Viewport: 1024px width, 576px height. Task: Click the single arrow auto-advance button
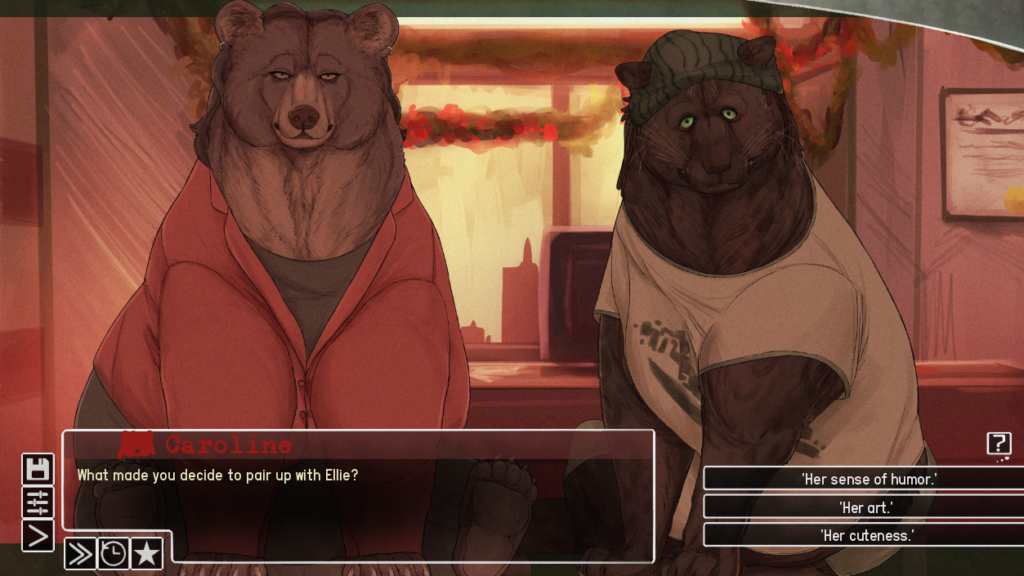[x=38, y=536]
